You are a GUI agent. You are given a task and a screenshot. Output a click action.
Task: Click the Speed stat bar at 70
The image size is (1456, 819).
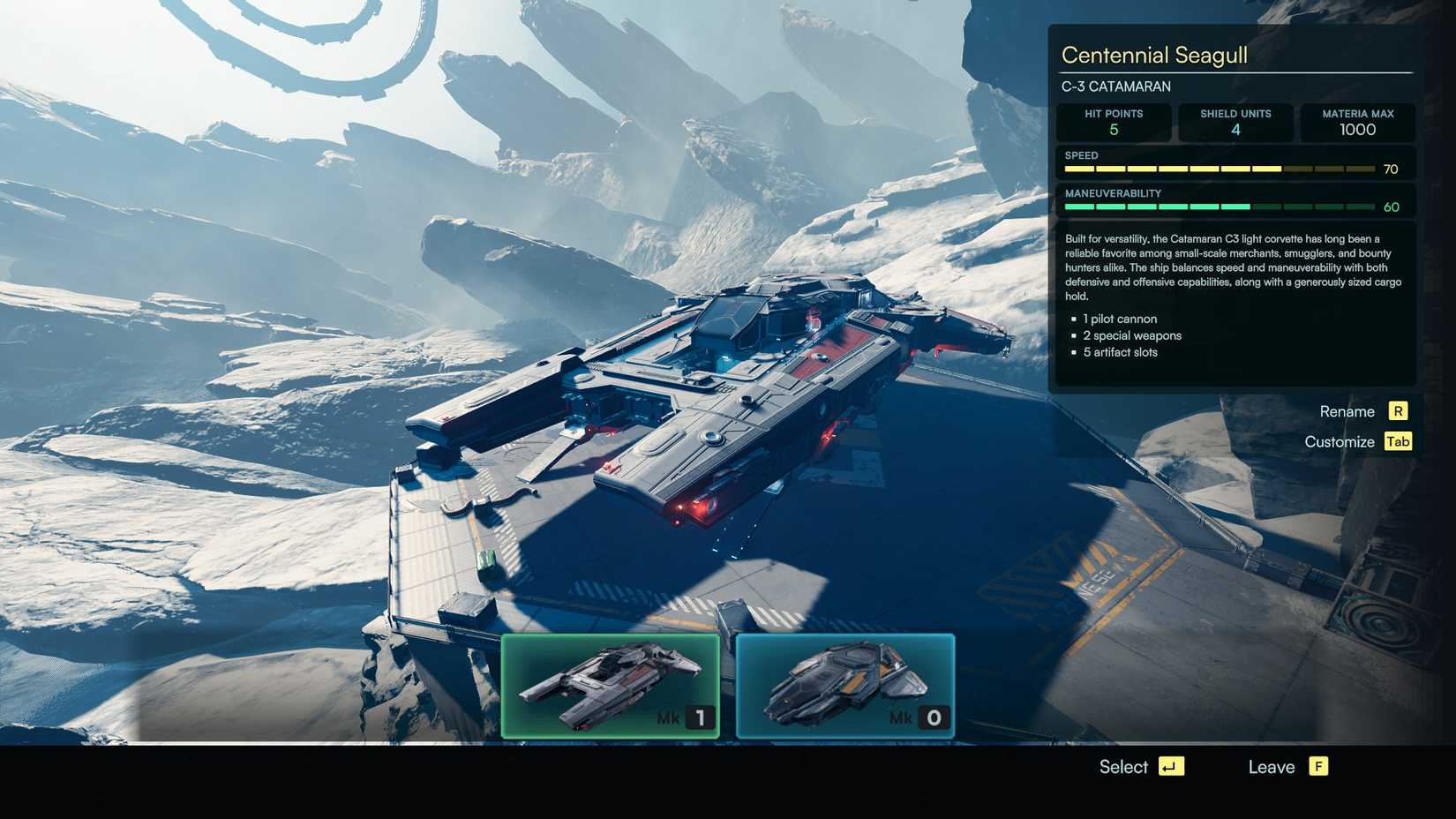click(1218, 168)
